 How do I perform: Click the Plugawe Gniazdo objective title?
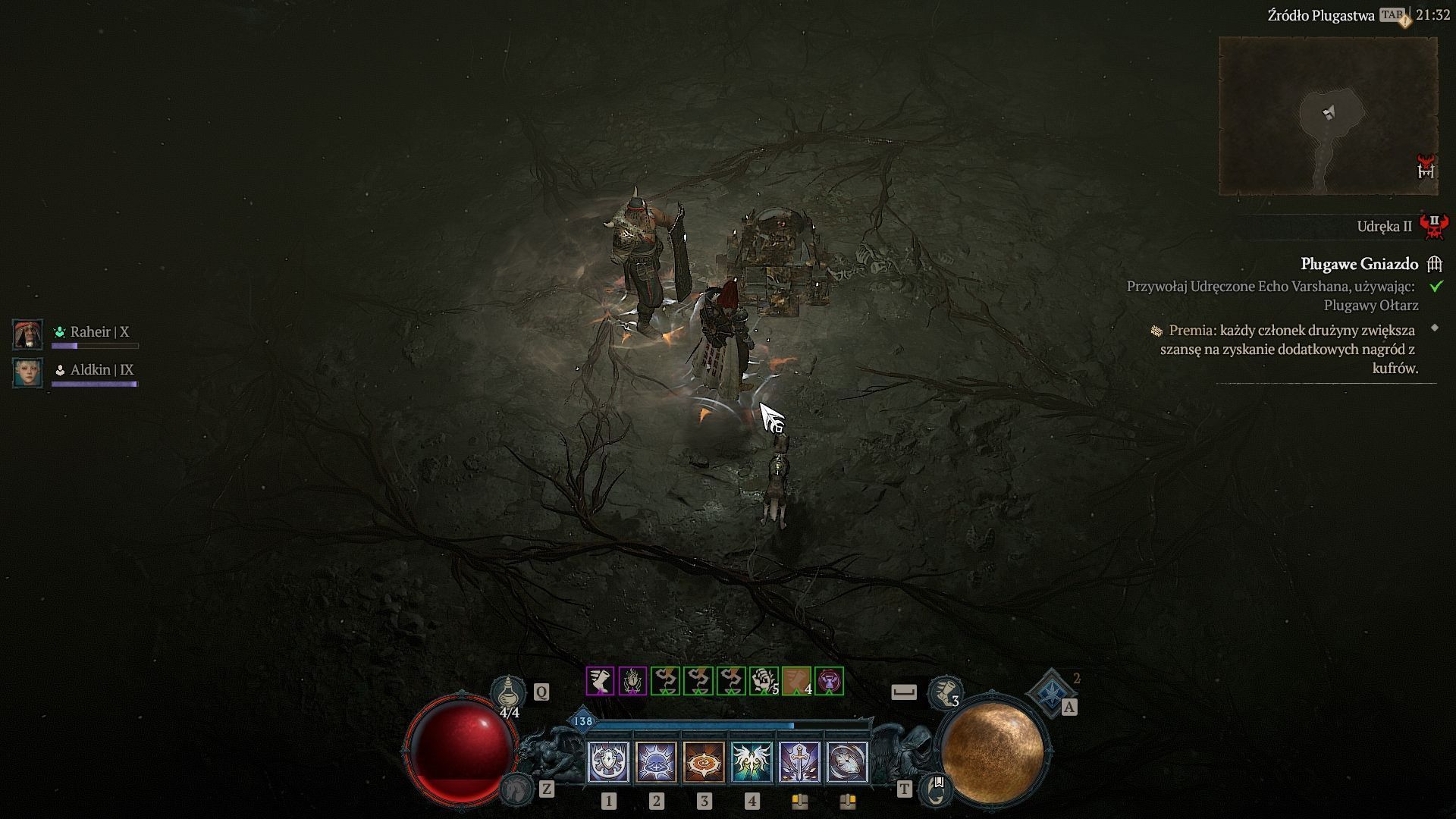[x=1359, y=264]
